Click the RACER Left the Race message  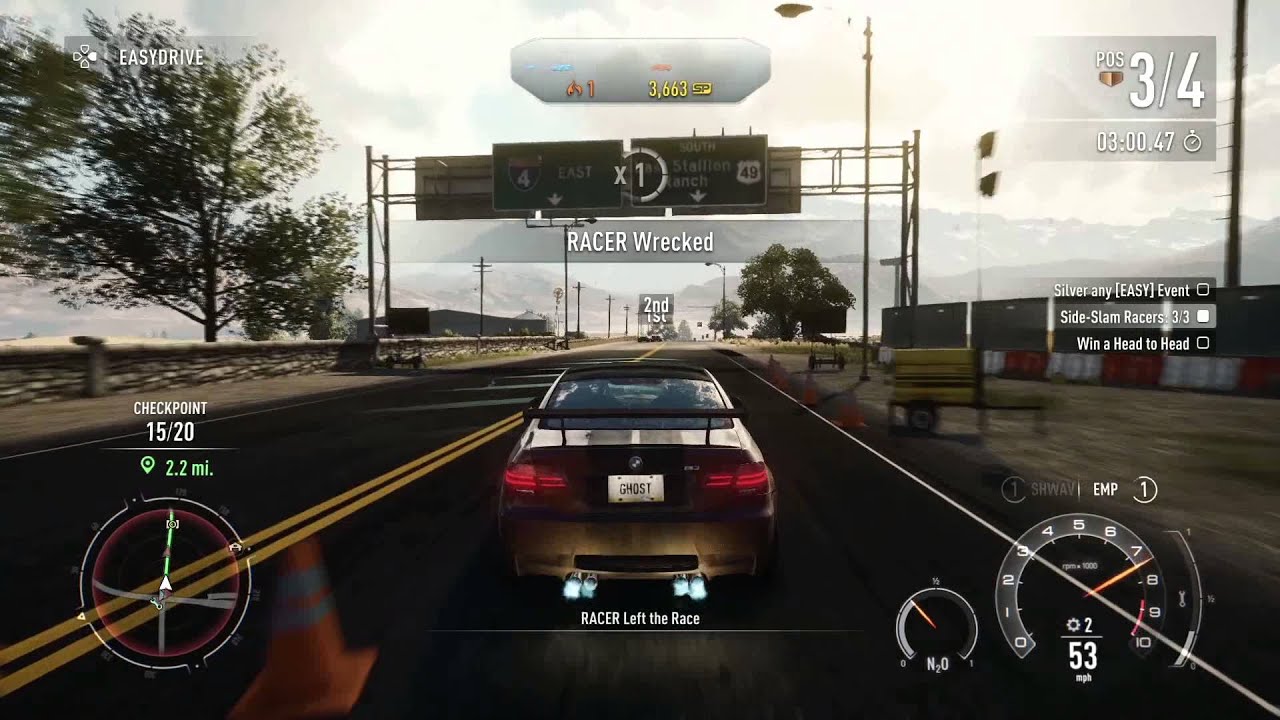click(638, 618)
